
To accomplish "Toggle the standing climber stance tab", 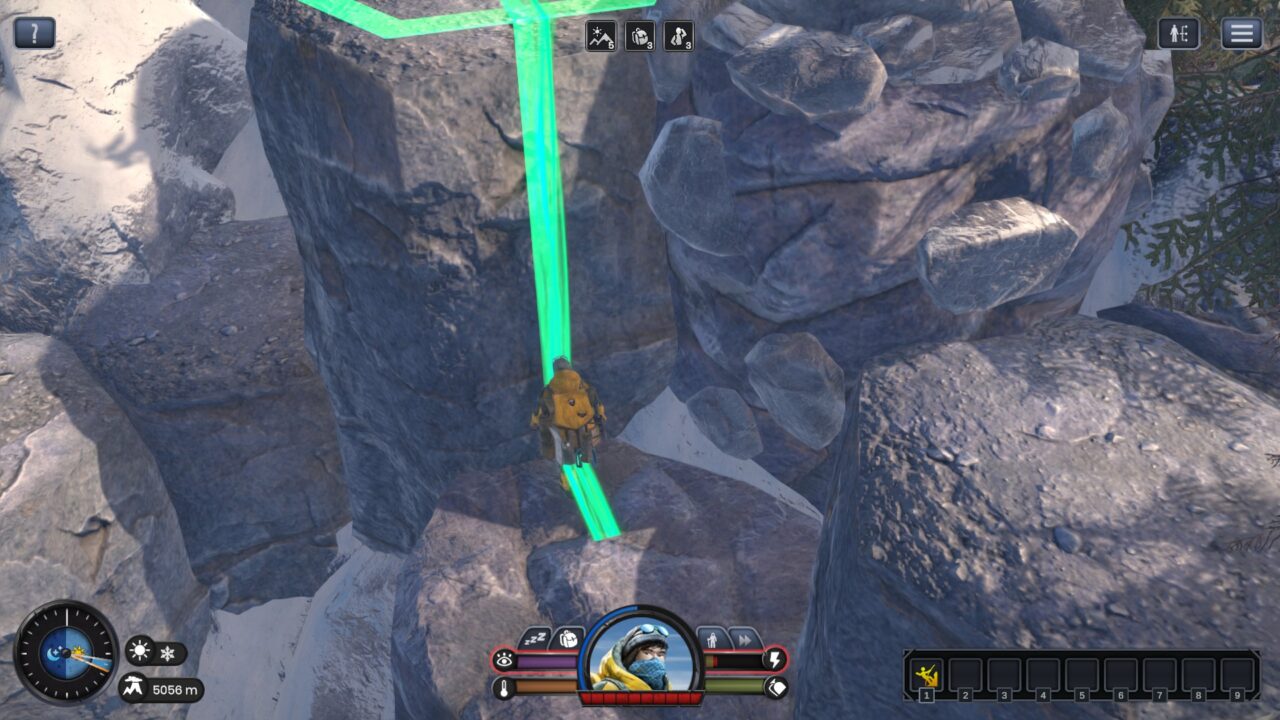I will coord(712,638).
